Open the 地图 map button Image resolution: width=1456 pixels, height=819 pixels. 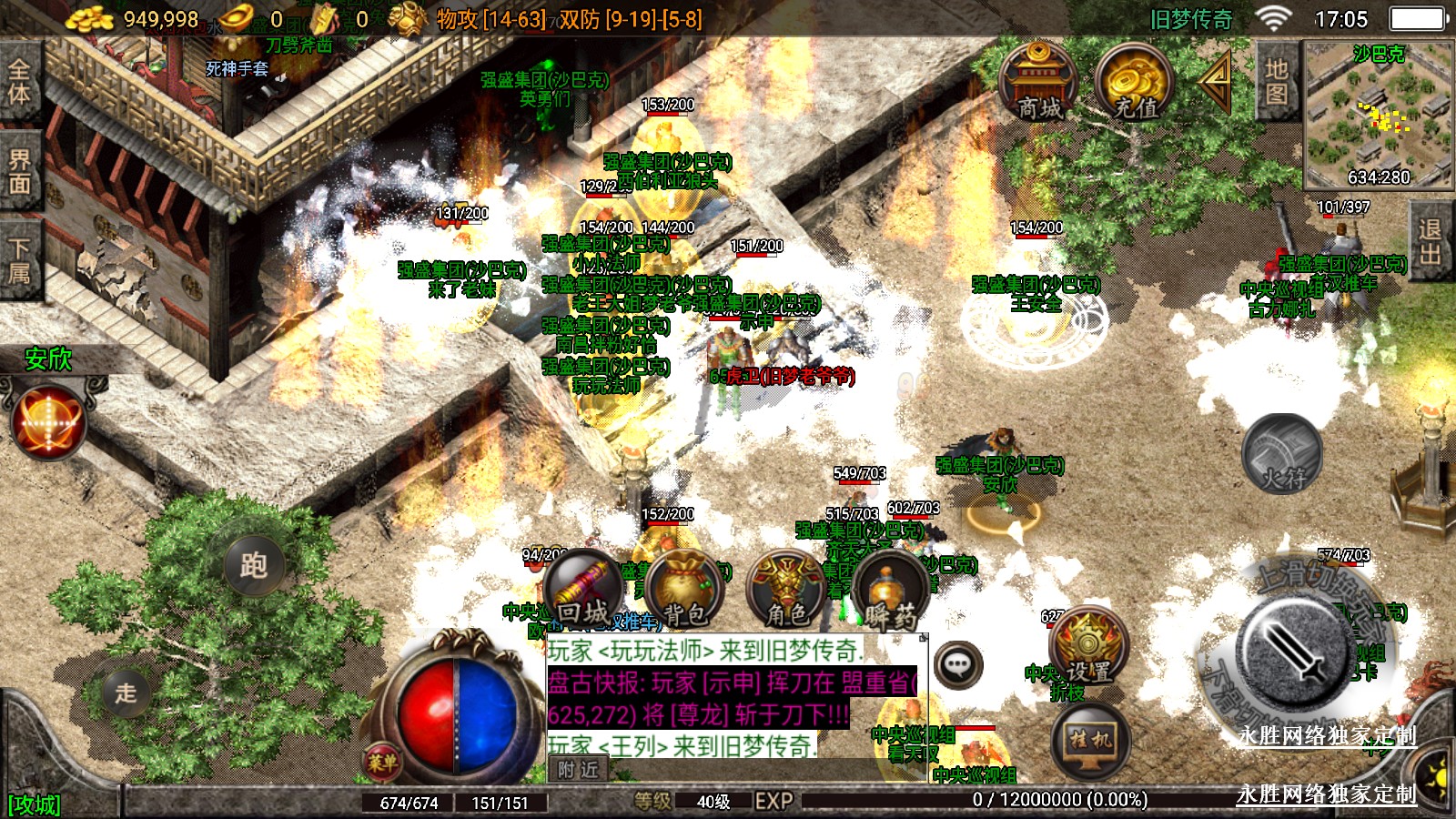1276,81
